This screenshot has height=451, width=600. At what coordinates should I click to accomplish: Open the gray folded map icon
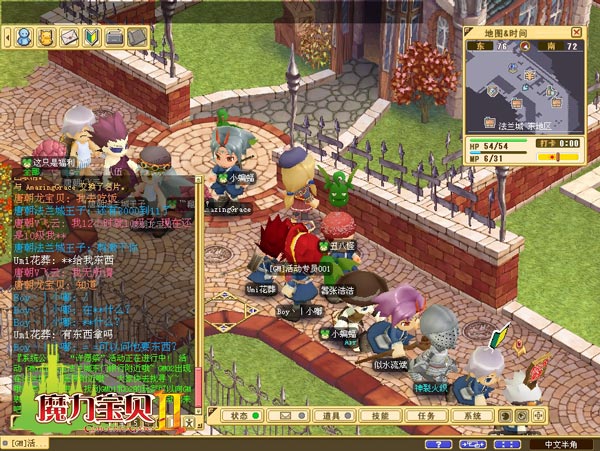(x=137, y=37)
